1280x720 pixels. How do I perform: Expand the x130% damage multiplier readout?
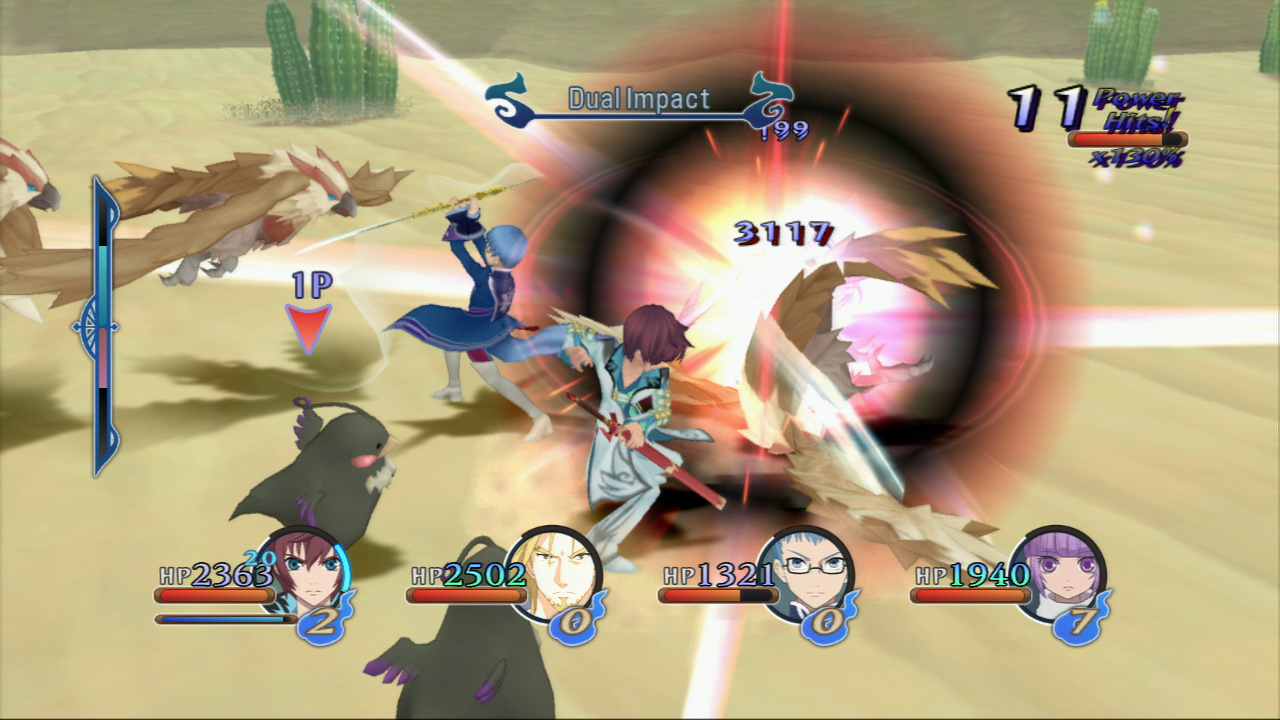click(1140, 158)
